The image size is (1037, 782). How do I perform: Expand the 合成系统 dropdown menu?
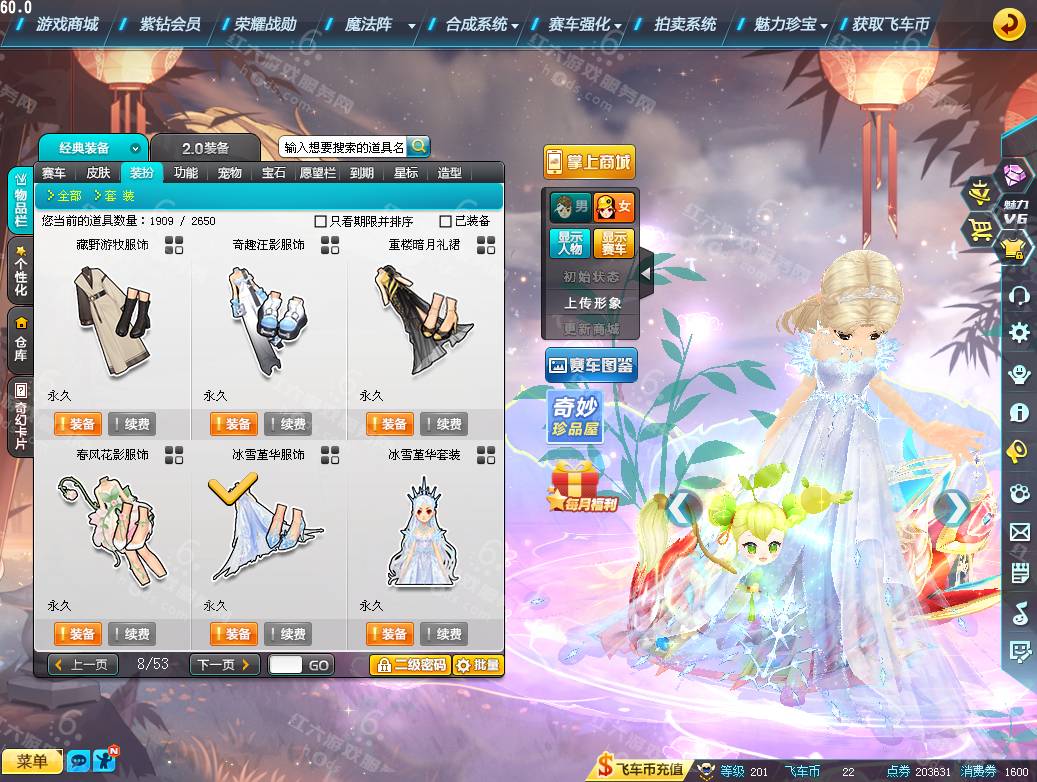click(481, 24)
